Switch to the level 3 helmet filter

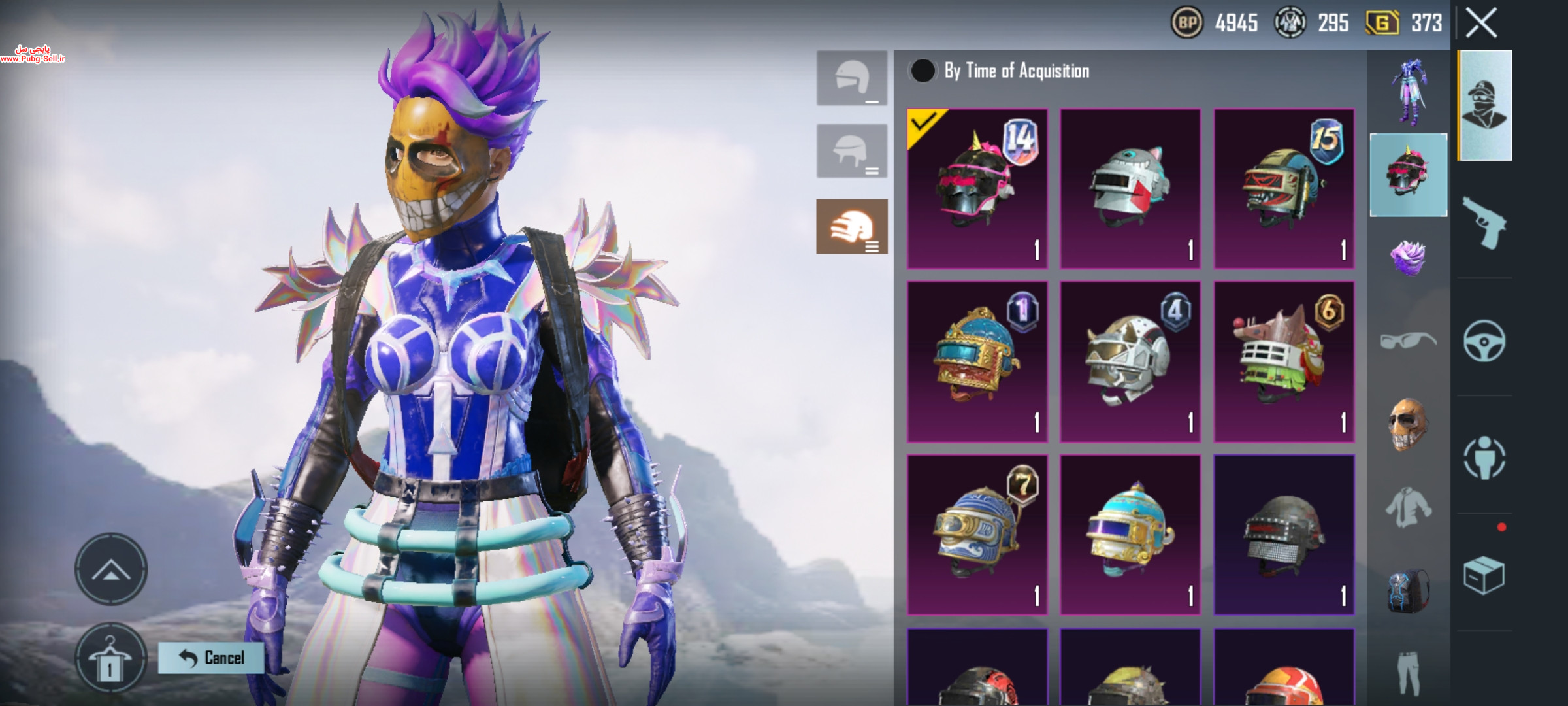[852, 226]
